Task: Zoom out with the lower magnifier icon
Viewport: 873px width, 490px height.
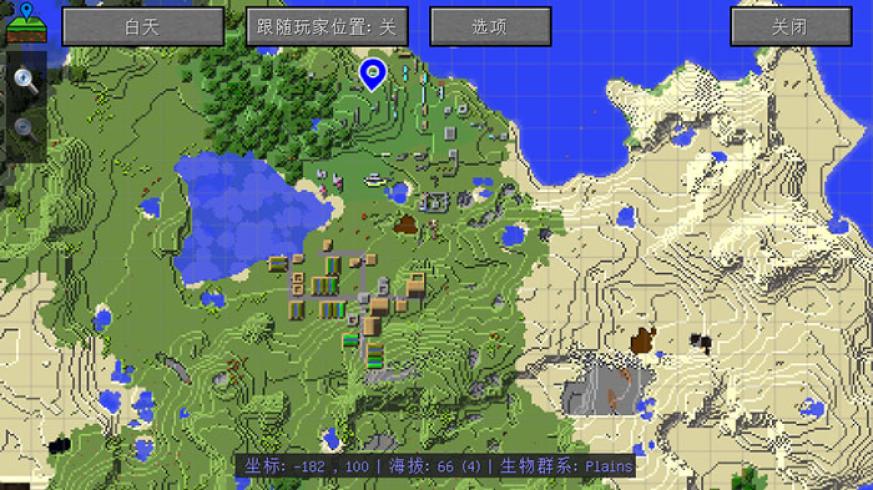Action: pyautogui.click(x=25, y=128)
